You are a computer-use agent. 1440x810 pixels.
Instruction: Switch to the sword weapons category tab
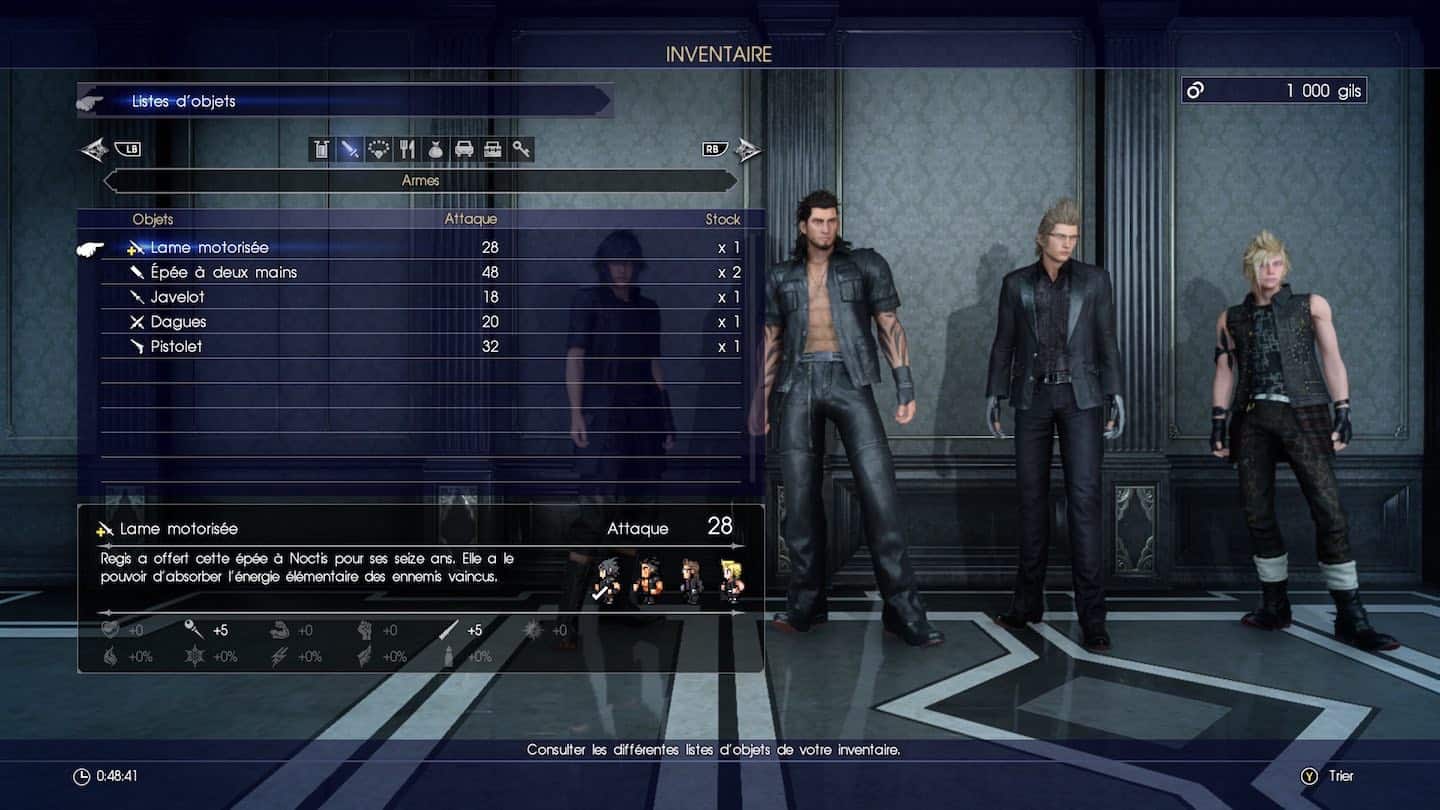point(349,149)
